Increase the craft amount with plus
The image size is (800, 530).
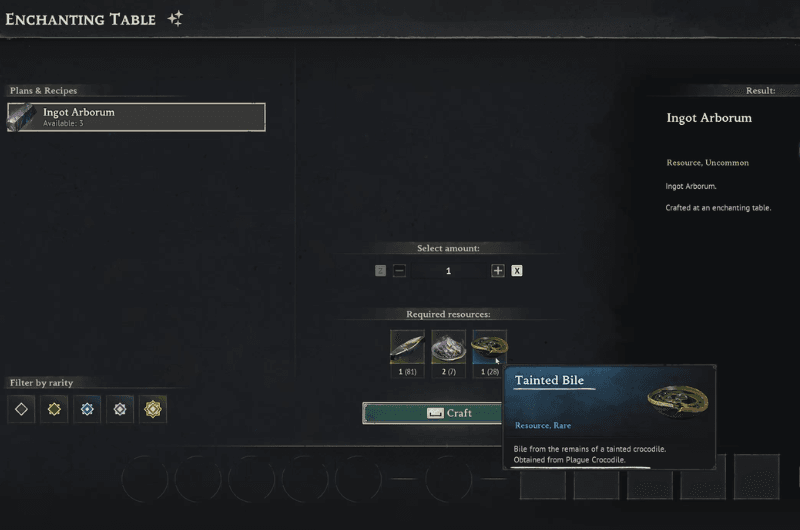497,271
